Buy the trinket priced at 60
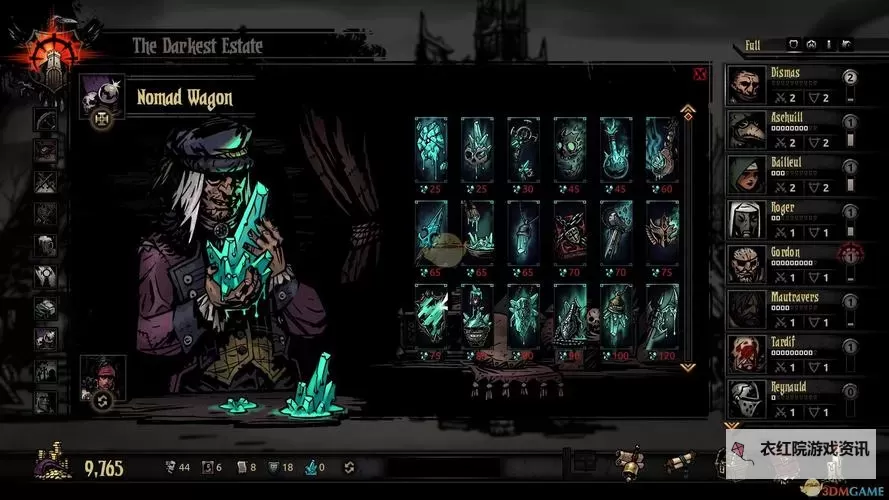The width and height of the screenshot is (889, 500). 662,148
